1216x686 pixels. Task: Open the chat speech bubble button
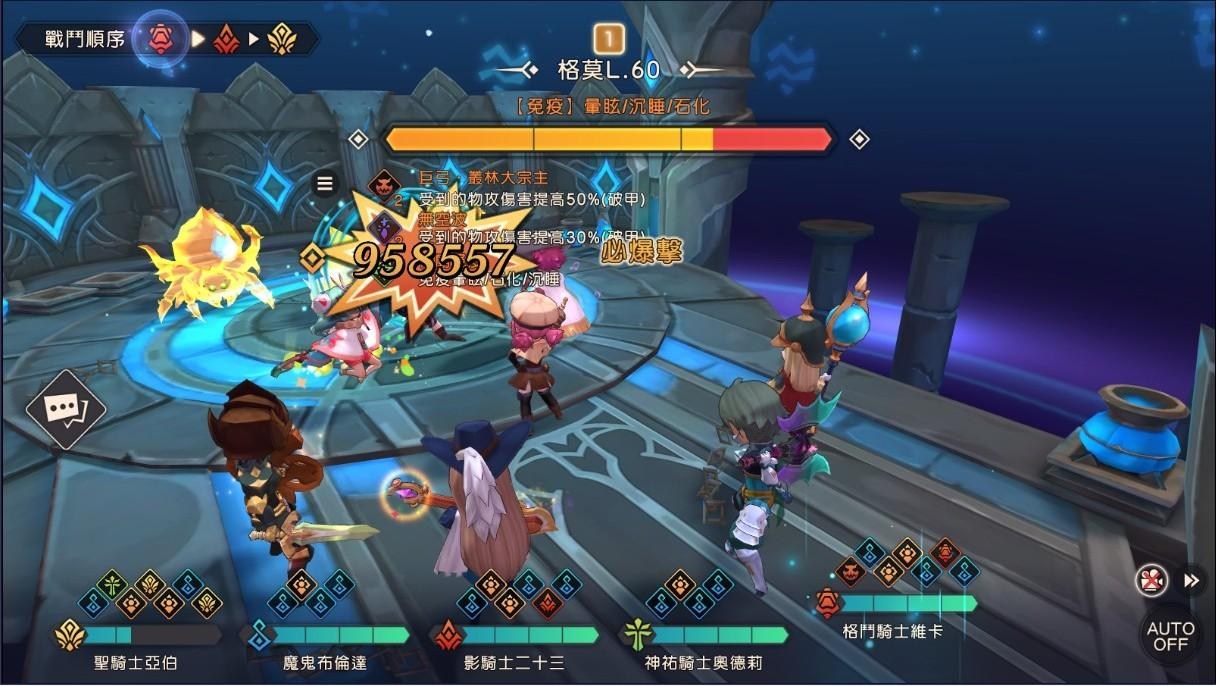[64, 409]
